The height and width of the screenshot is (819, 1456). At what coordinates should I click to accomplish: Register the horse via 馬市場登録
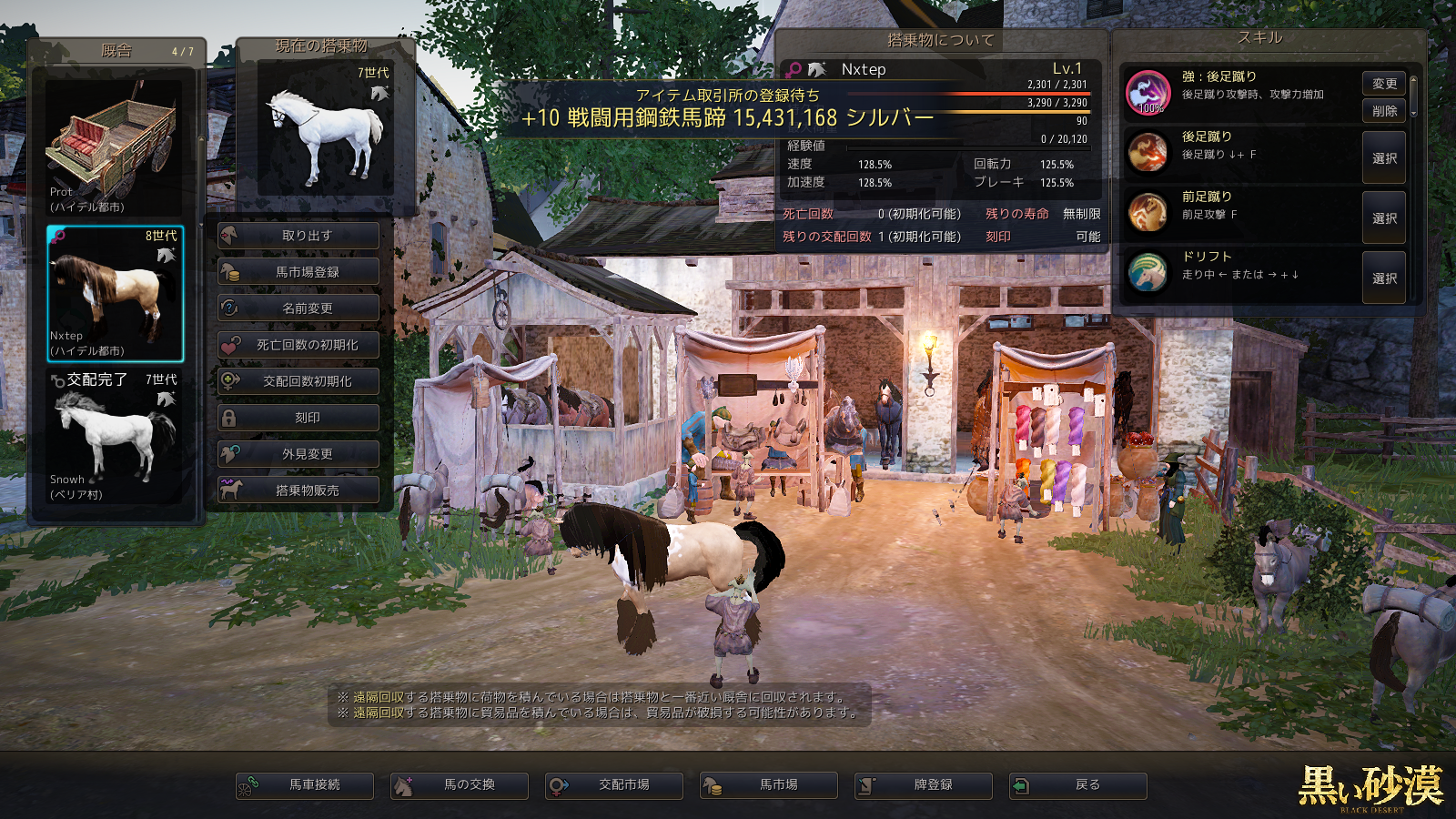coord(298,272)
